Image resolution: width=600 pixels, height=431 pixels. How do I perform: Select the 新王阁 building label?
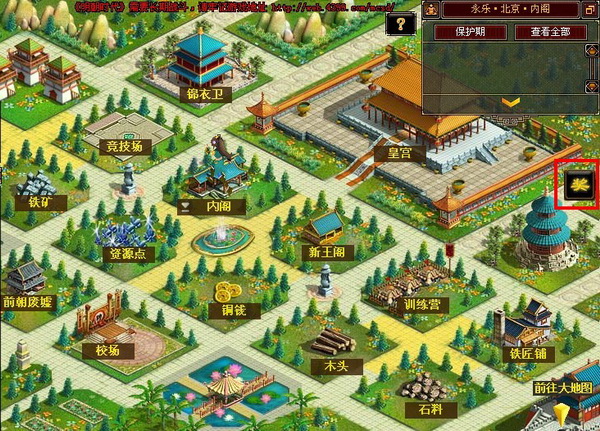tap(327, 252)
